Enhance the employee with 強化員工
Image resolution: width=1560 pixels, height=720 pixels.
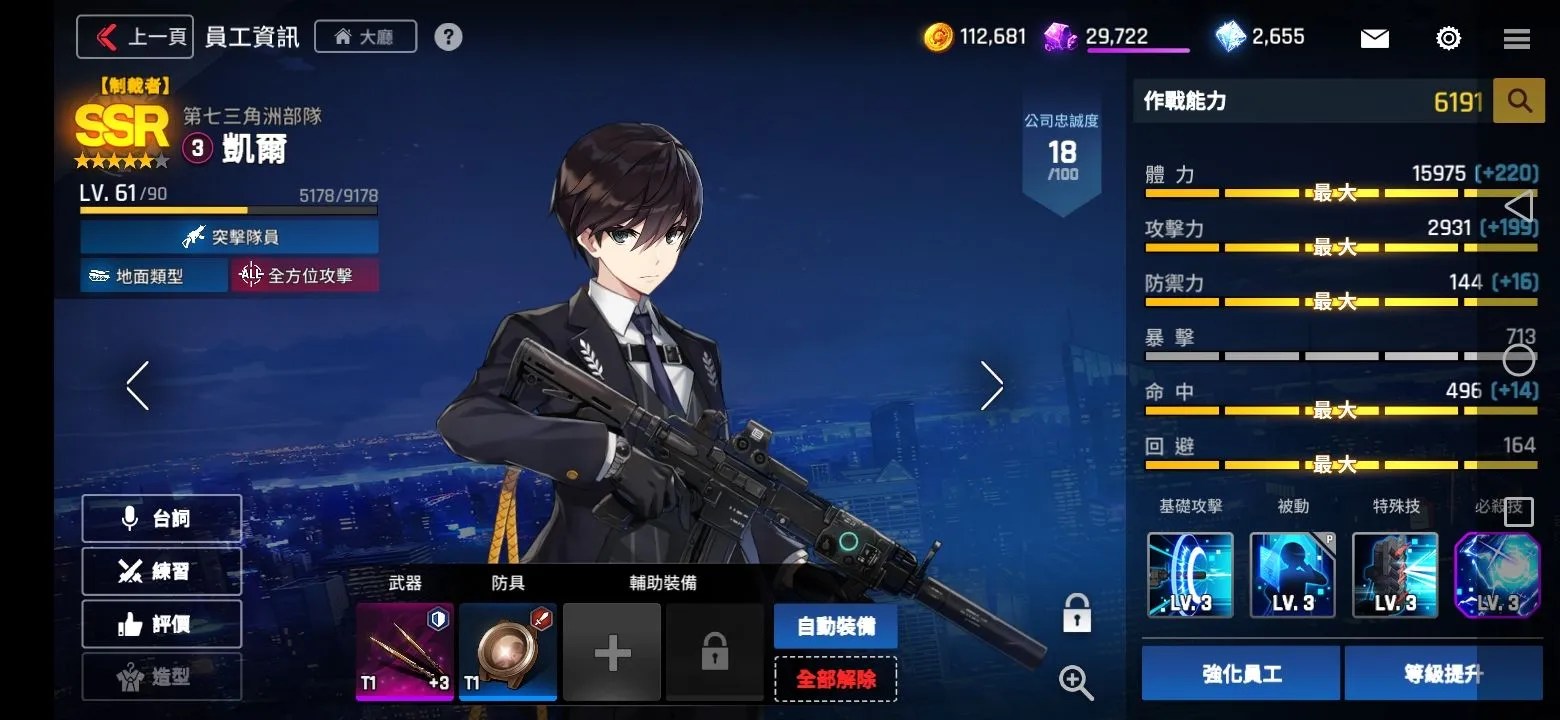[x=1240, y=673]
